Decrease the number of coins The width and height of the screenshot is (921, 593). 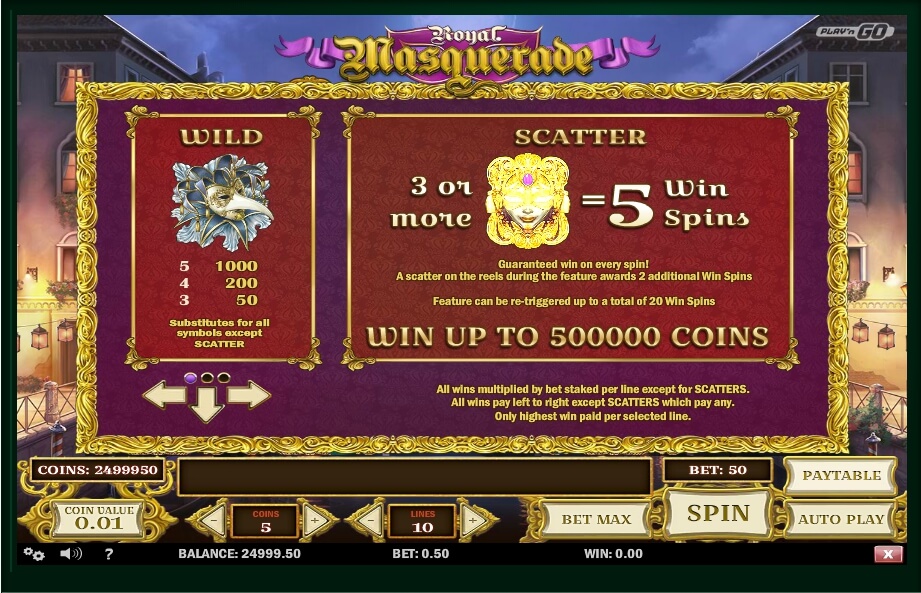tap(212, 520)
